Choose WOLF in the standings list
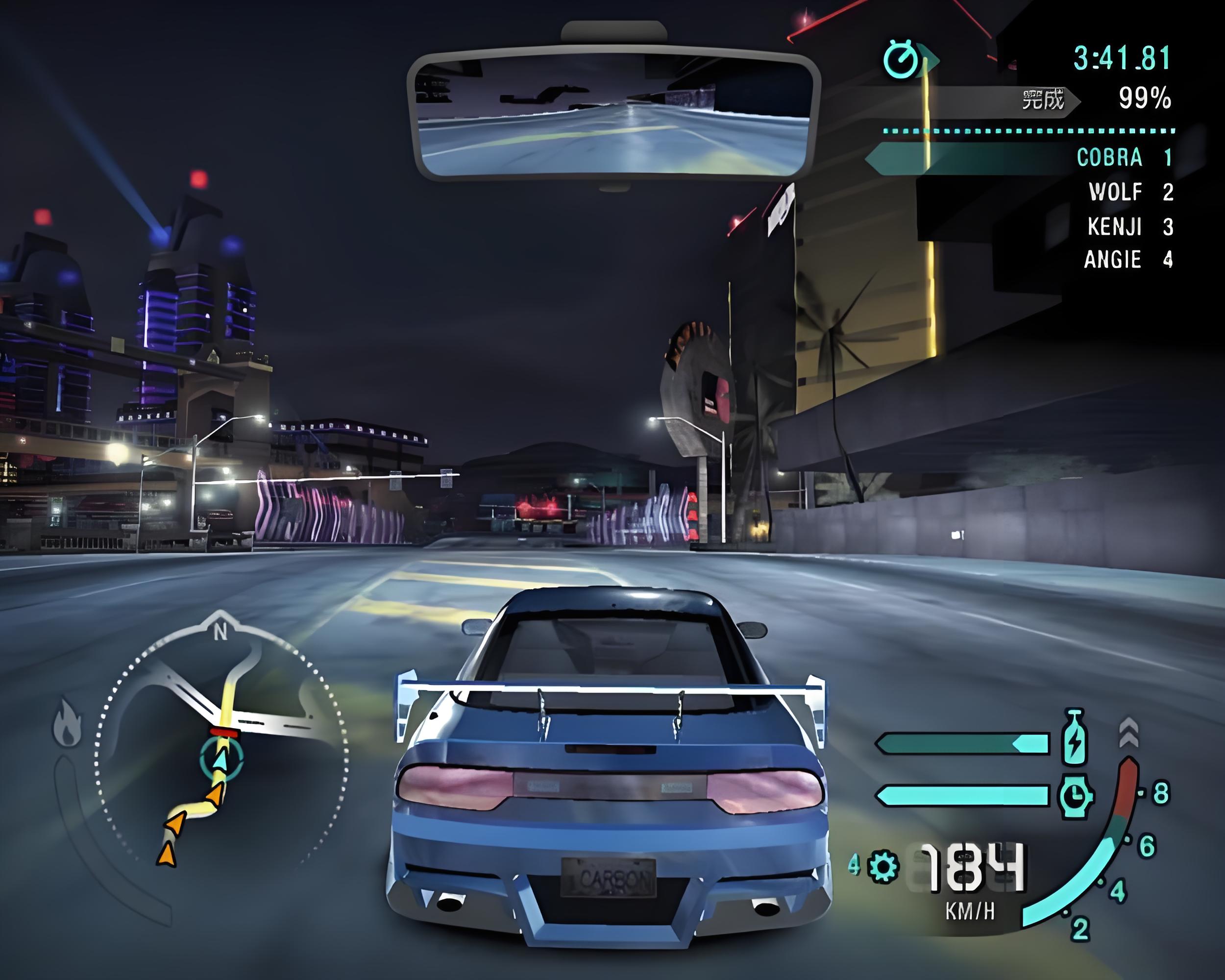This screenshot has height=980, width=1225. [1115, 192]
